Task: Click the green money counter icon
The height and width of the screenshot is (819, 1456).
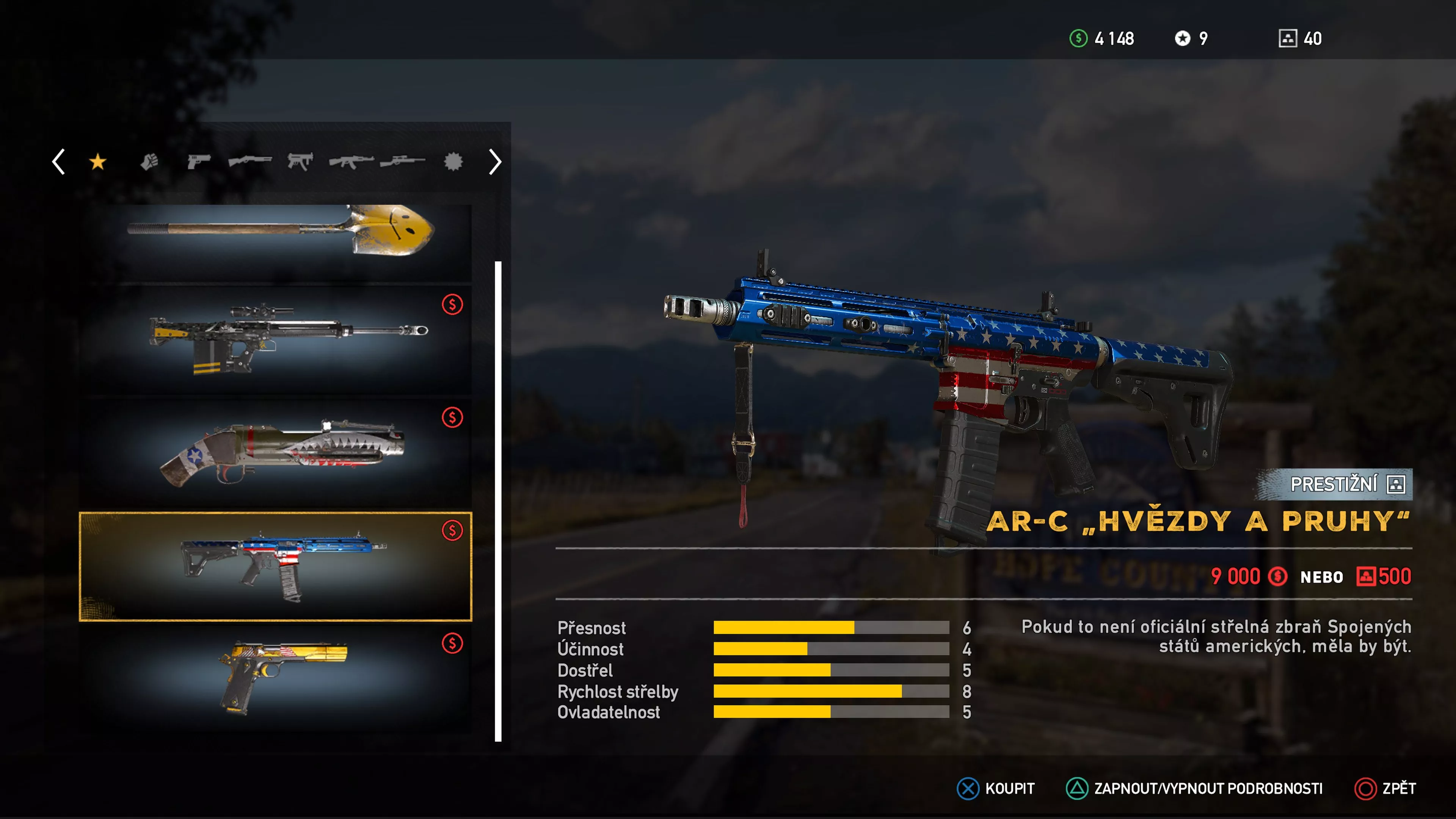Action: coord(1079,38)
